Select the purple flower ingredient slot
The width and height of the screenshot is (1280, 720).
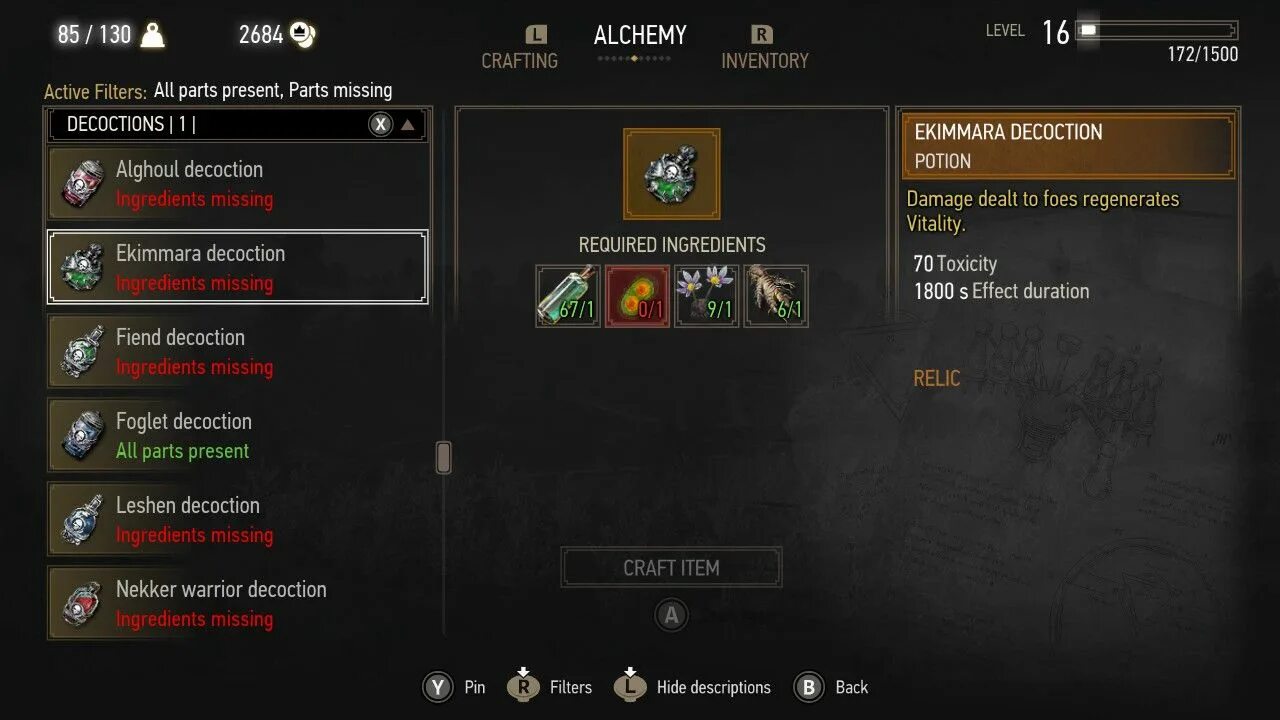pos(707,296)
